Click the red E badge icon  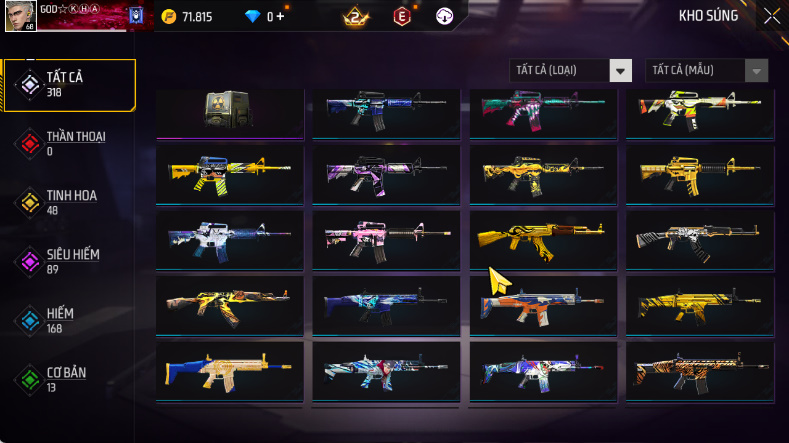tap(402, 17)
